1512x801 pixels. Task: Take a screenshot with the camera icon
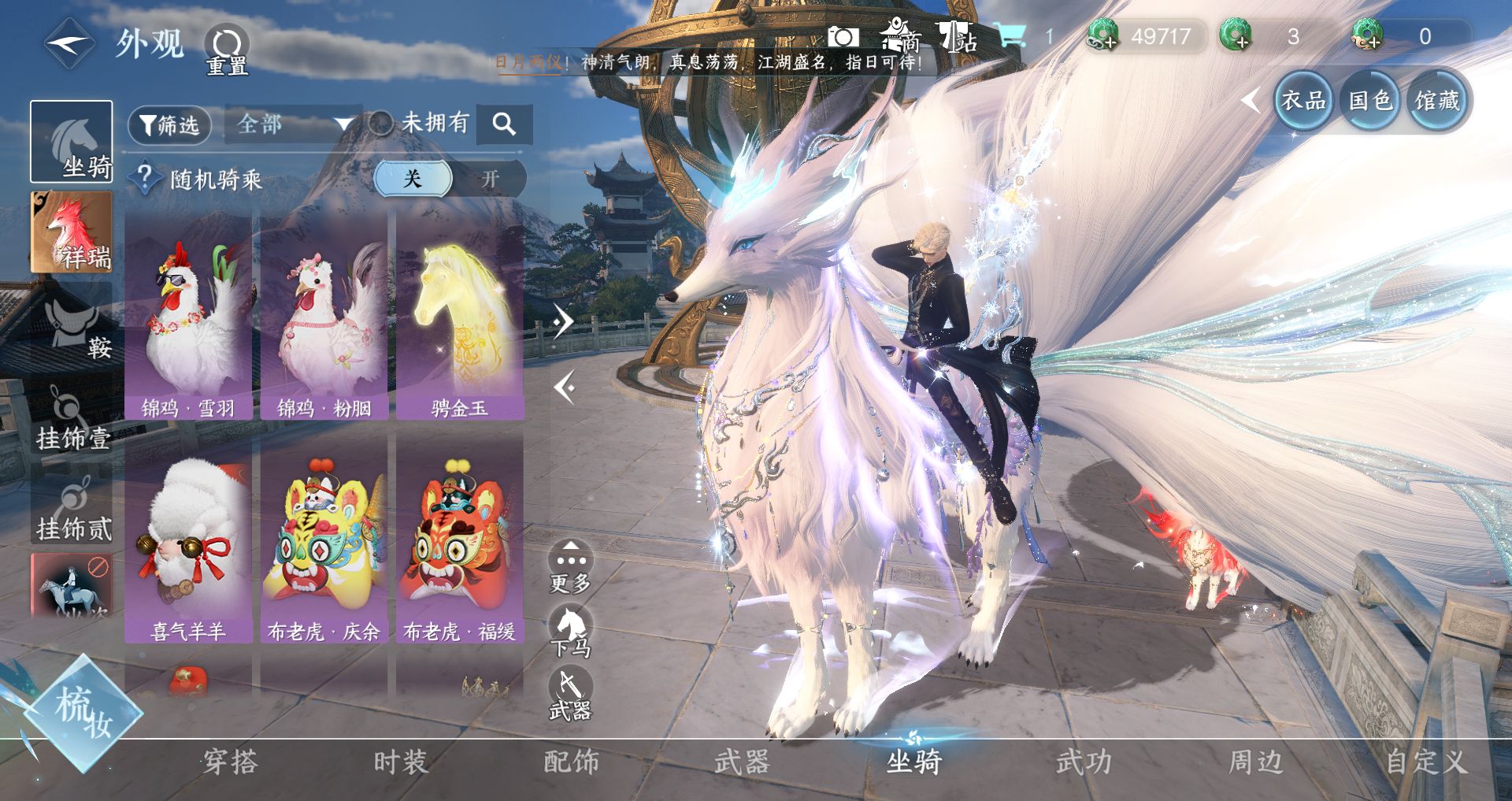[x=842, y=37]
